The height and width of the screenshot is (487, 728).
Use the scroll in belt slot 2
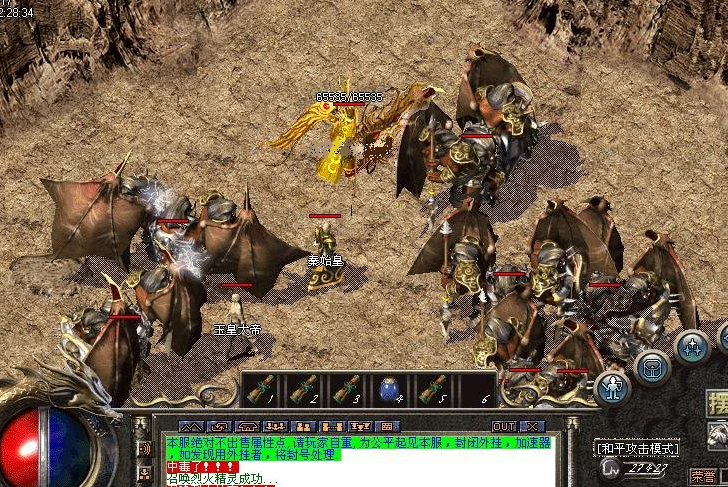[x=305, y=389]
